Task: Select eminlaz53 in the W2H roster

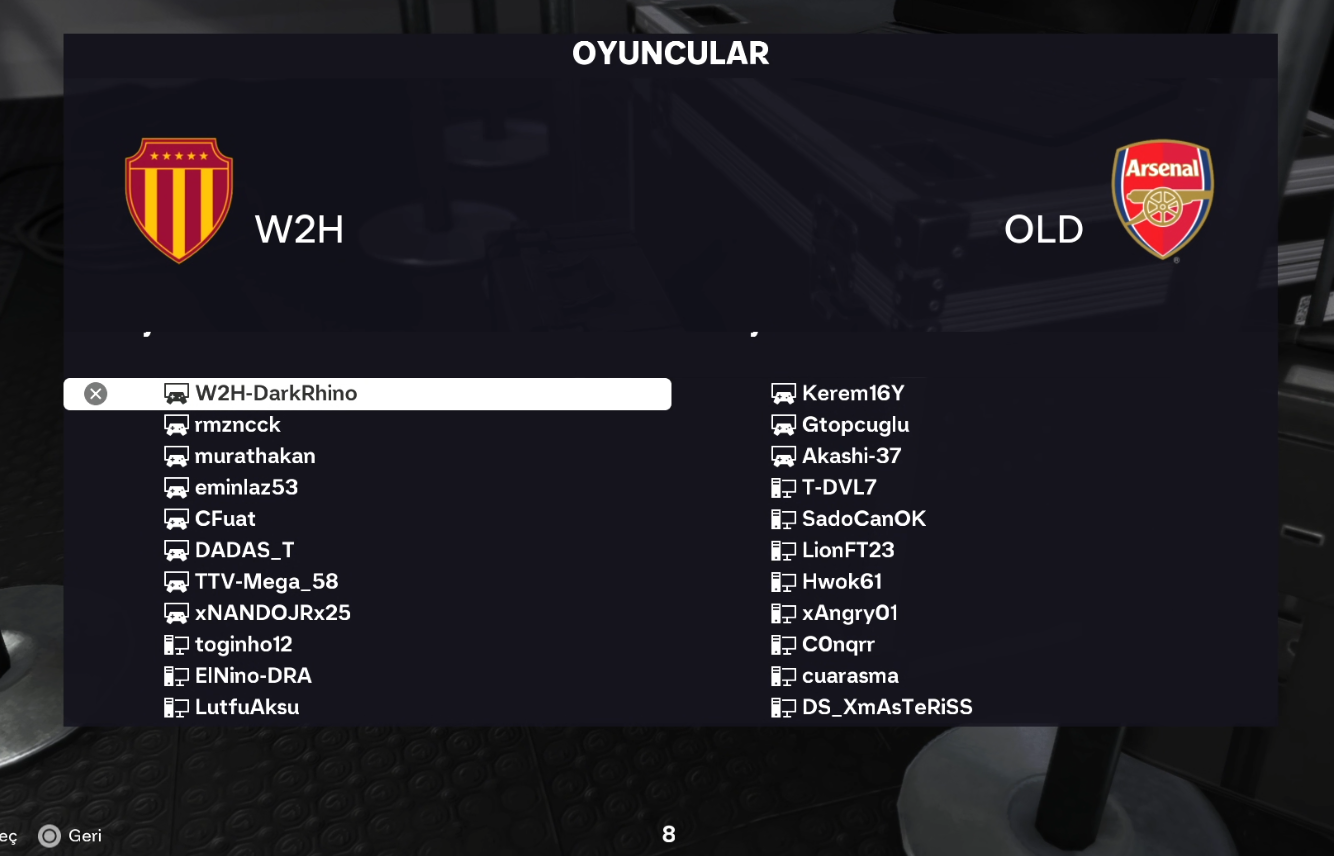Action: click(x=246, y=488)
